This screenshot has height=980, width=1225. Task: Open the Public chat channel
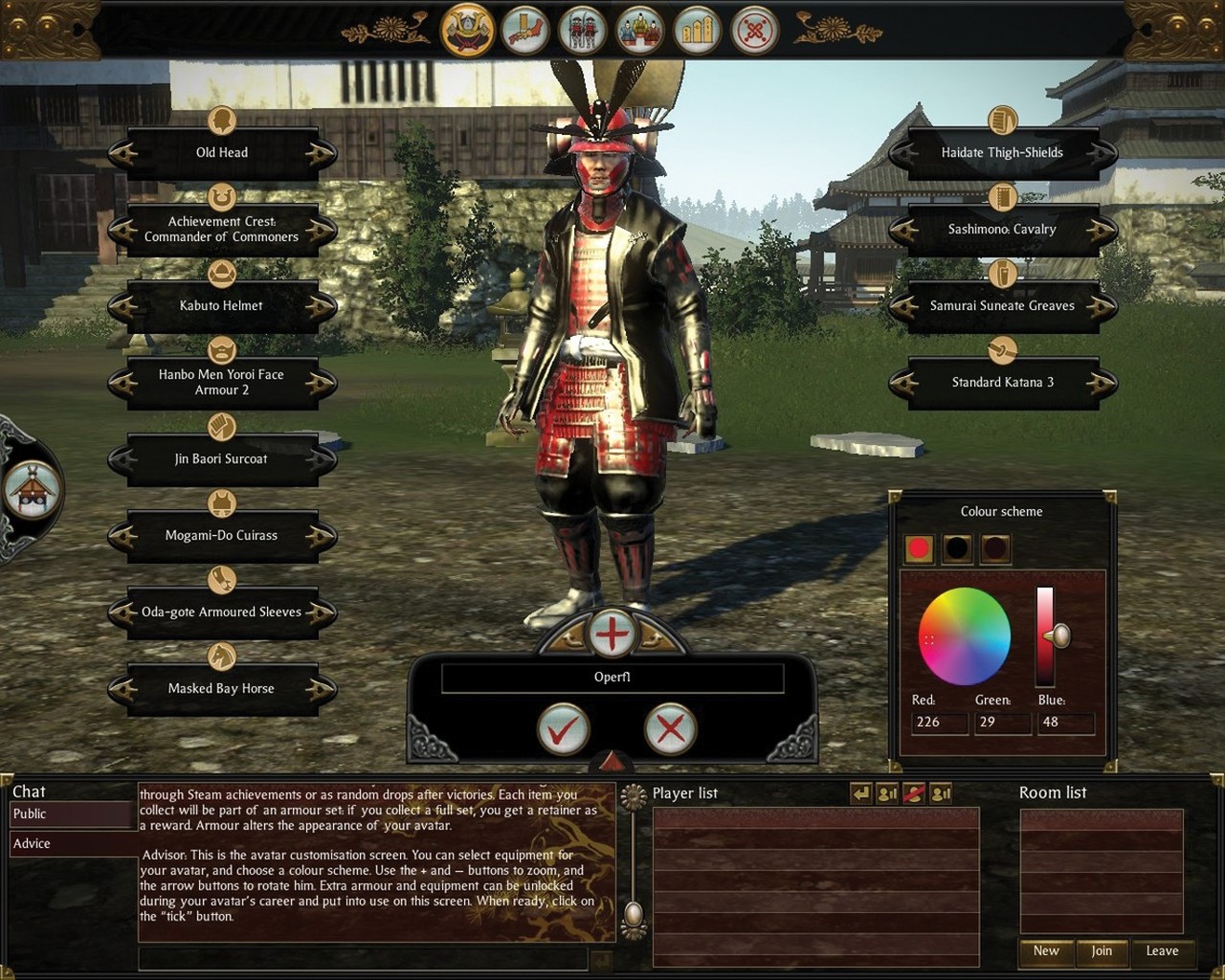click(71, 814)
